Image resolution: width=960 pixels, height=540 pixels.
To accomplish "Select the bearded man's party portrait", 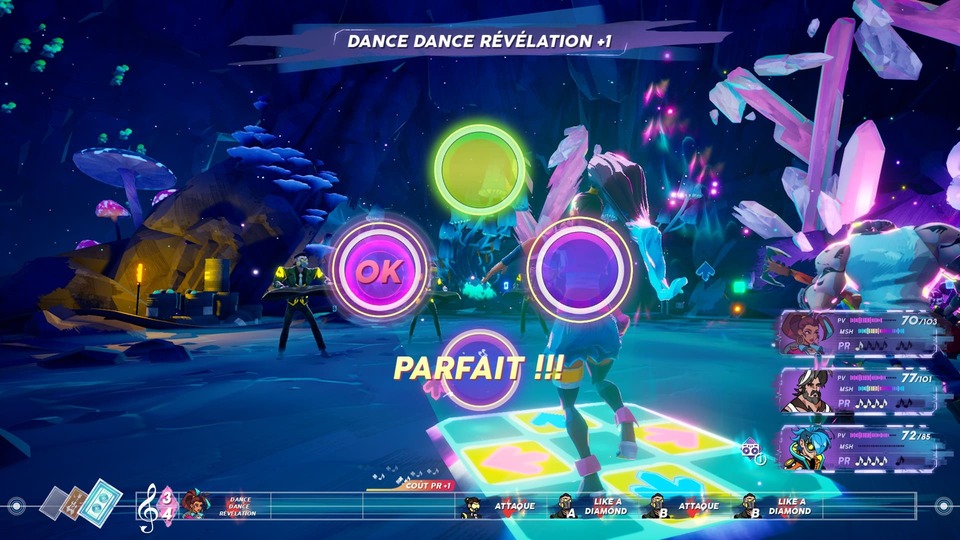I will point(805,391).
